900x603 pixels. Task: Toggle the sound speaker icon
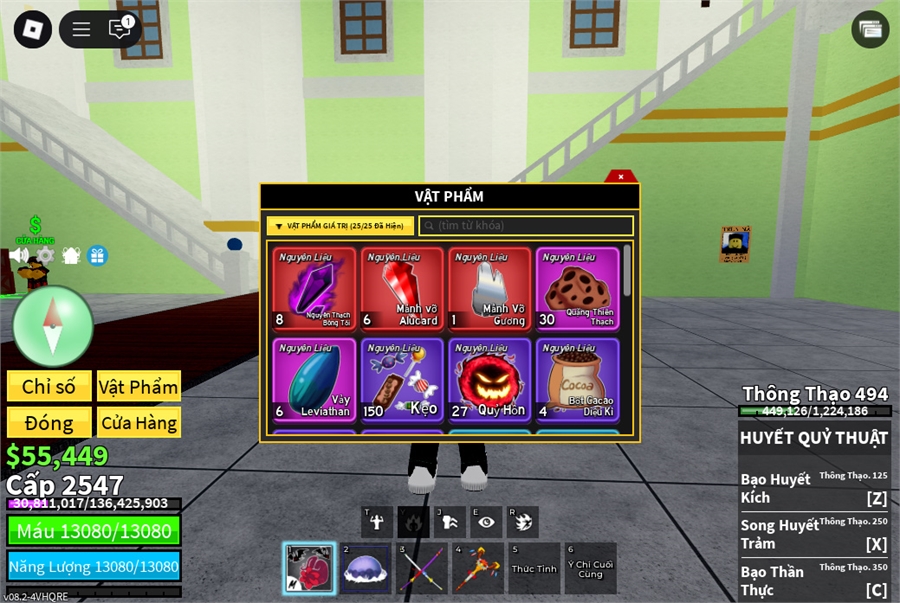pyautogui.click(x=19, y=255)
